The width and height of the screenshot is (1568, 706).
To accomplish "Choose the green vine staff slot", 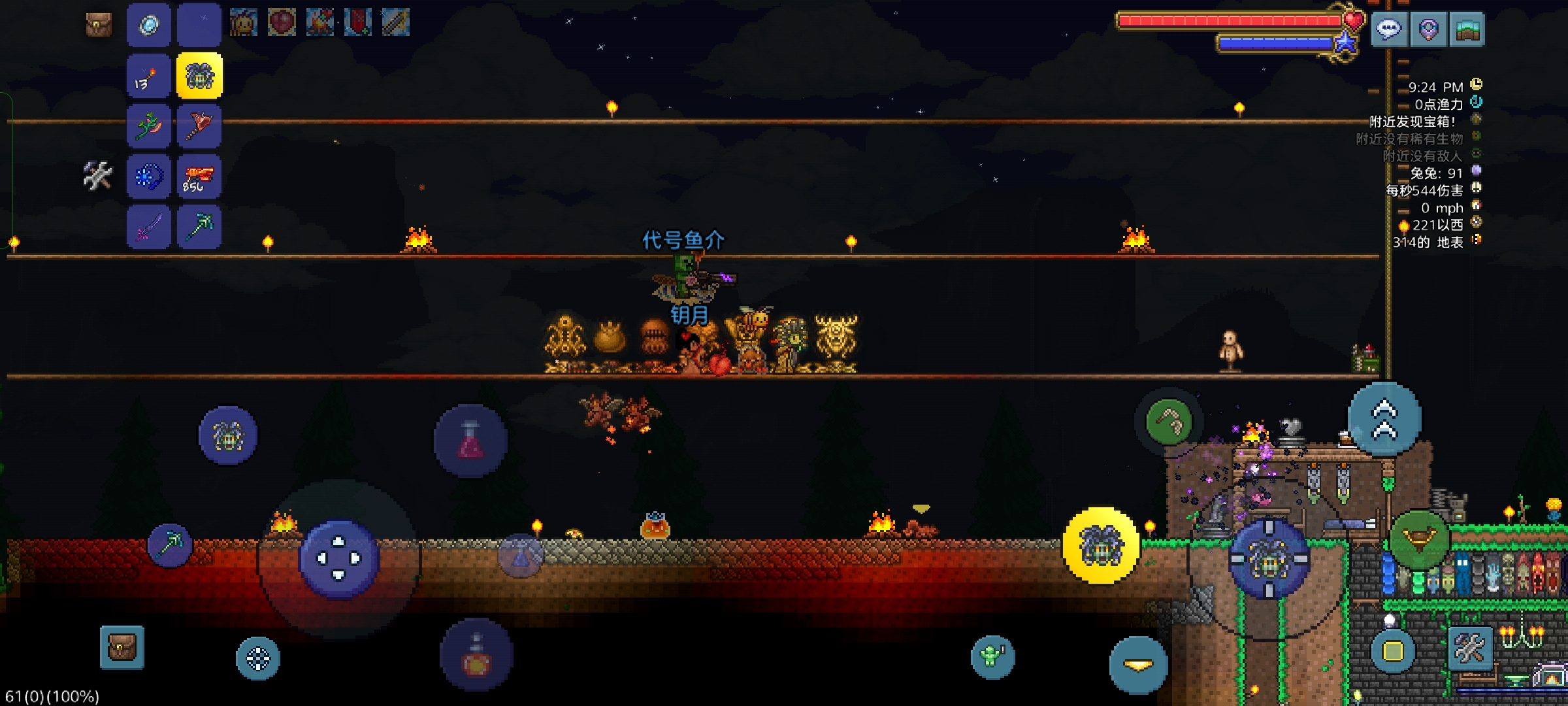I will (x=149, y=126).
